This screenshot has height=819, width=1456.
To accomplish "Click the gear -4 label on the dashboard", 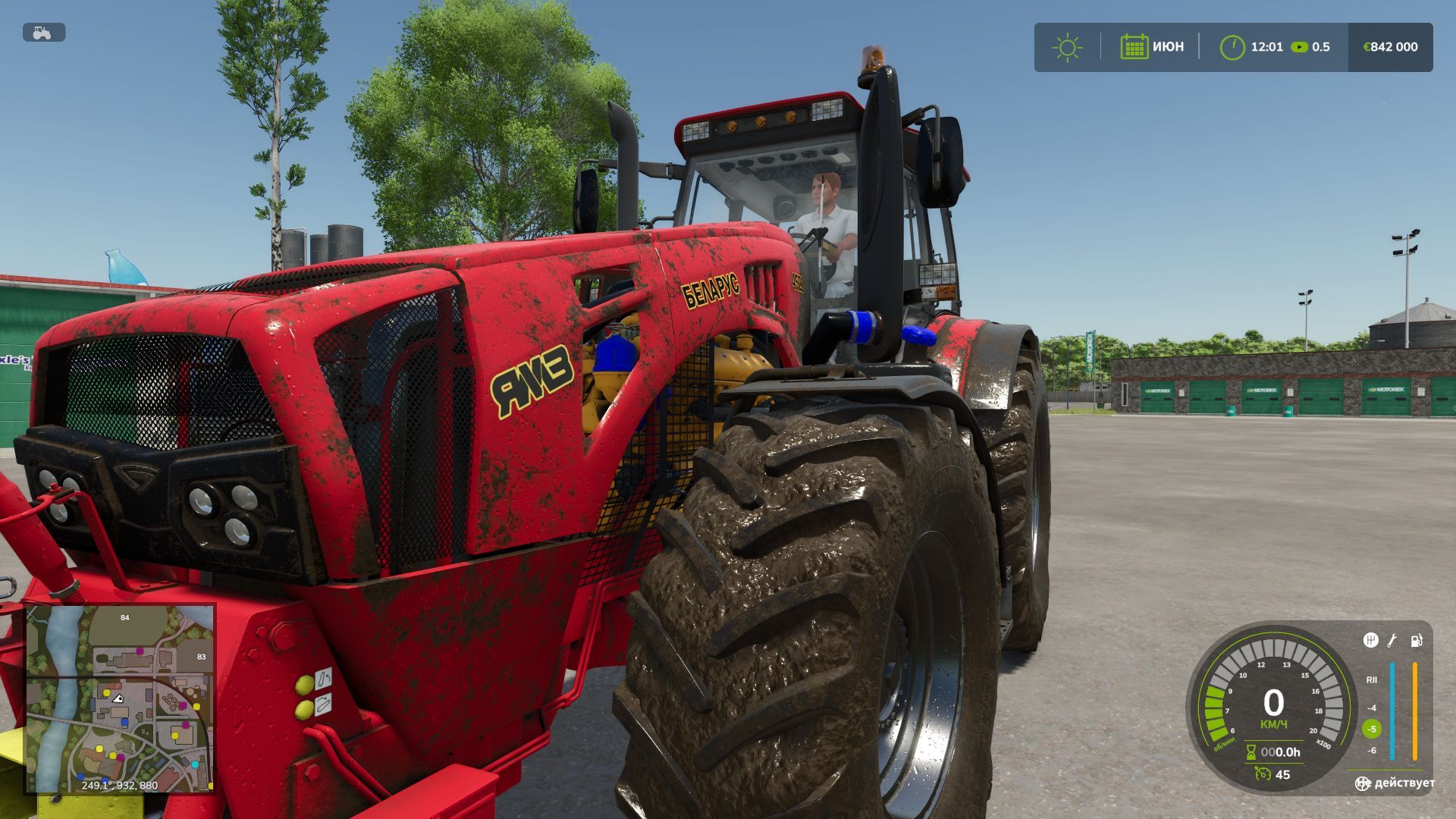I will point(1373,708).
